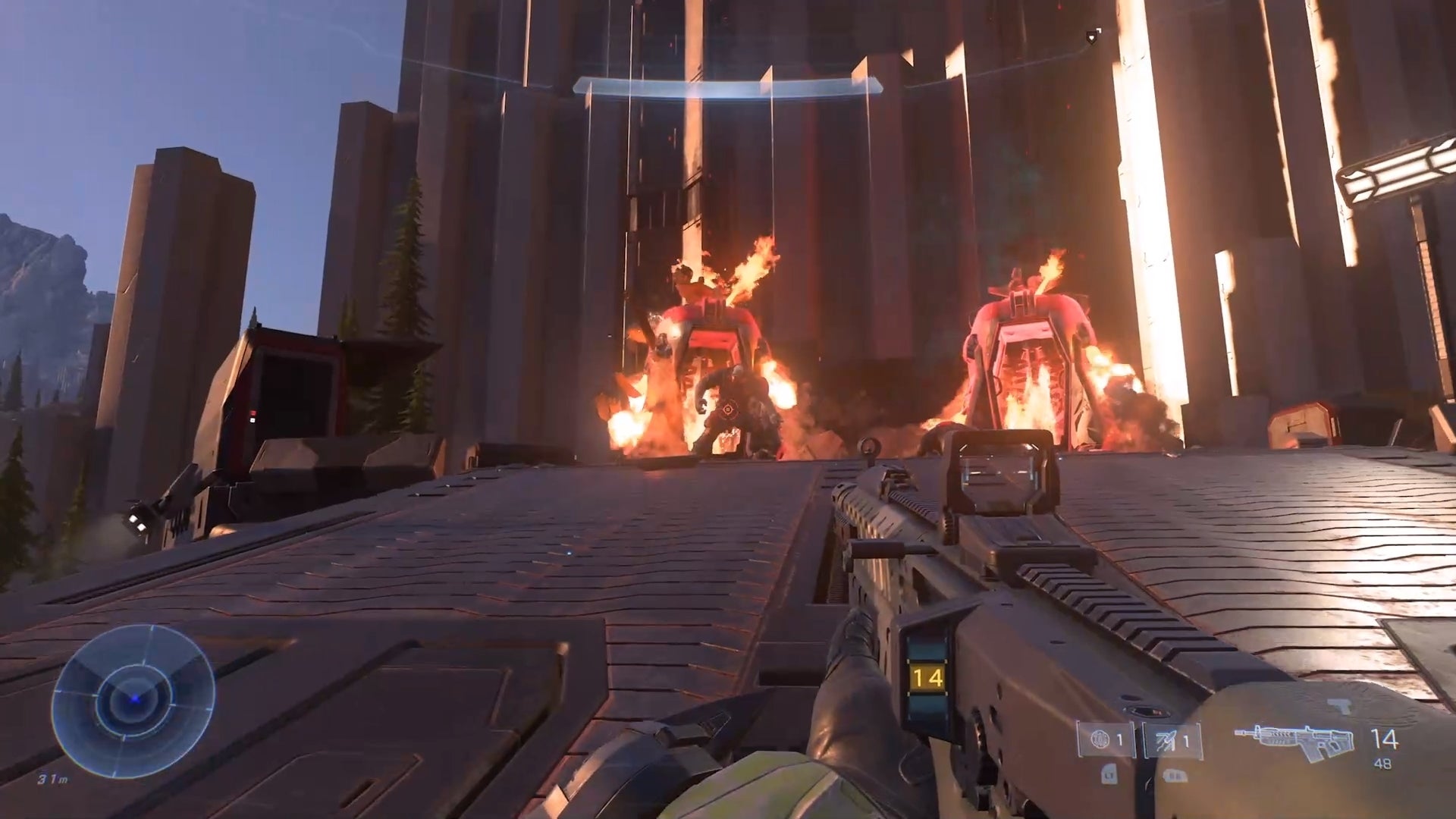Screen dimensions: 1456x819
Task: Select the frag grenade slot
Action: point(1106,740)
